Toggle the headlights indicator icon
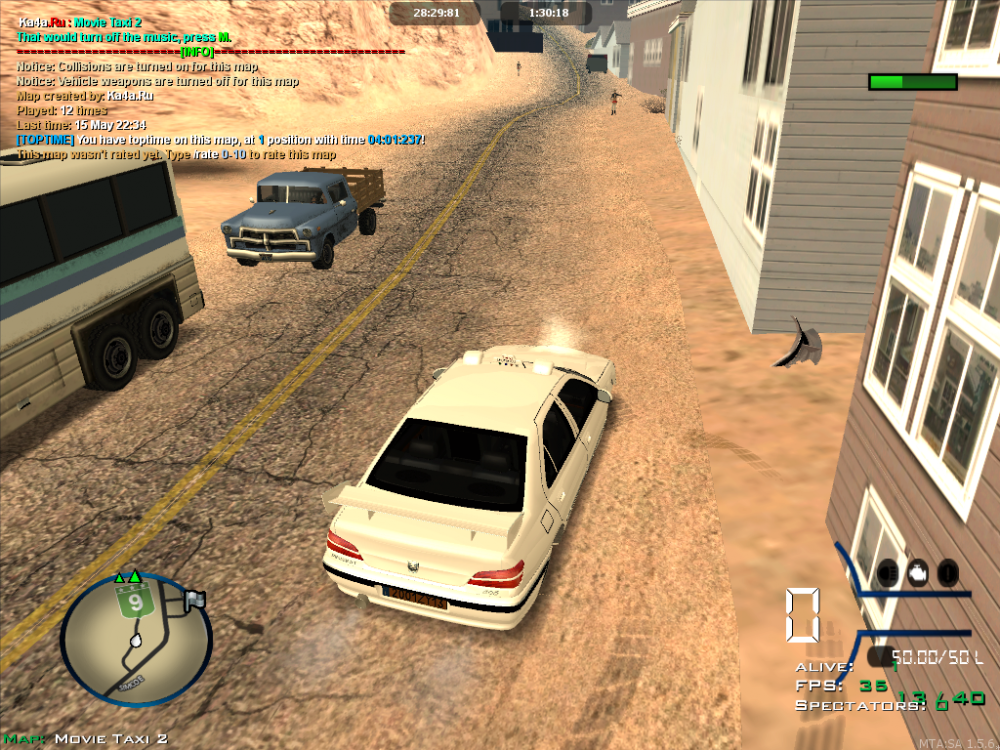Image resolution: width=1000 pixels, height=750 pixels. click(887, 572)
